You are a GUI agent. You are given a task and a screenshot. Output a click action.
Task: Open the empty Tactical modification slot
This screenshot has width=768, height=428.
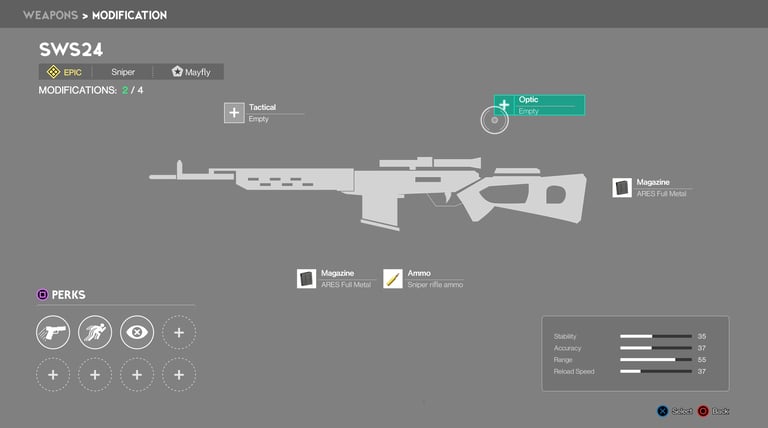pyautogui.click(x=234, y=113)
